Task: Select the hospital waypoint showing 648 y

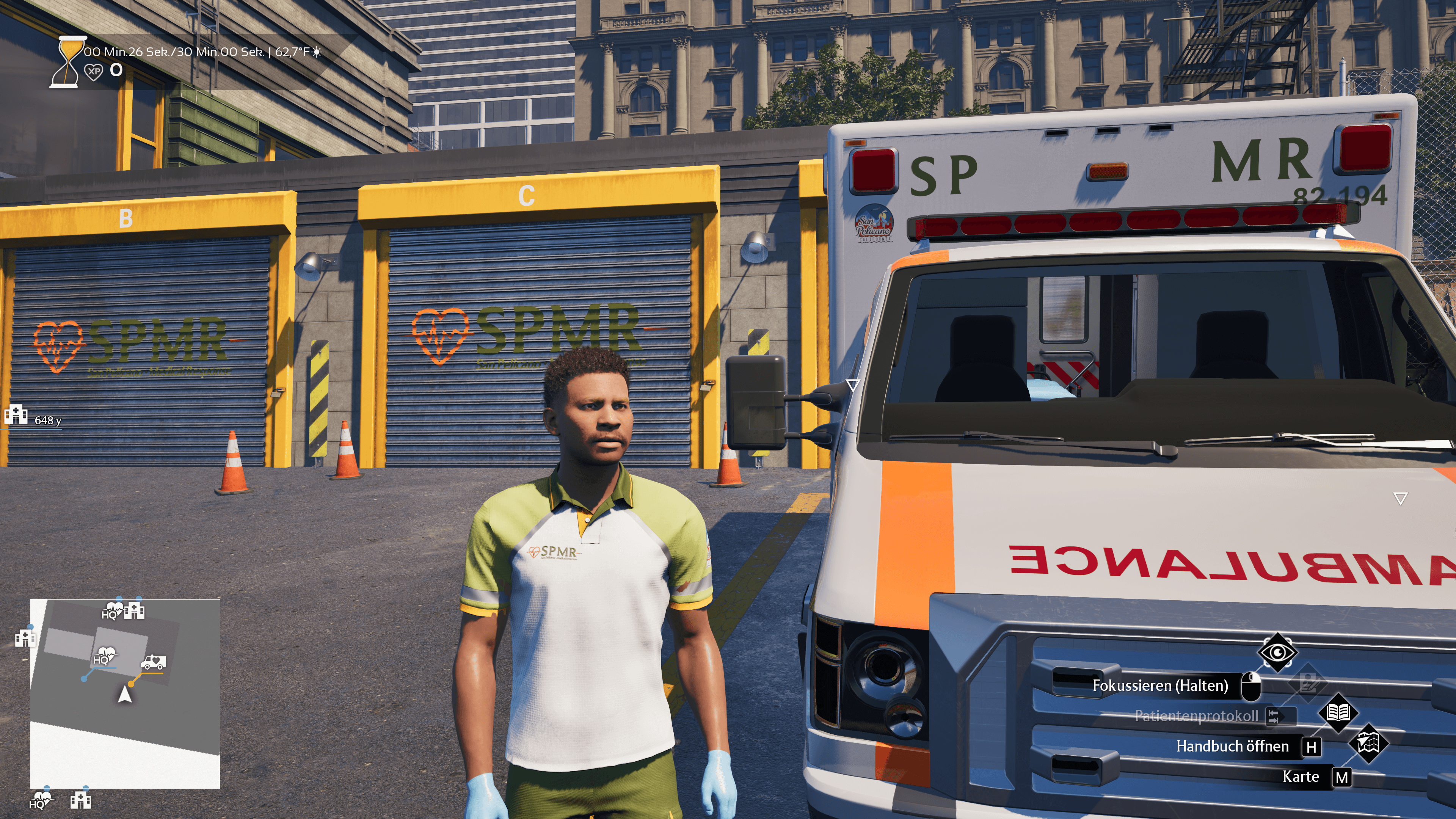Action: (16, 415)
